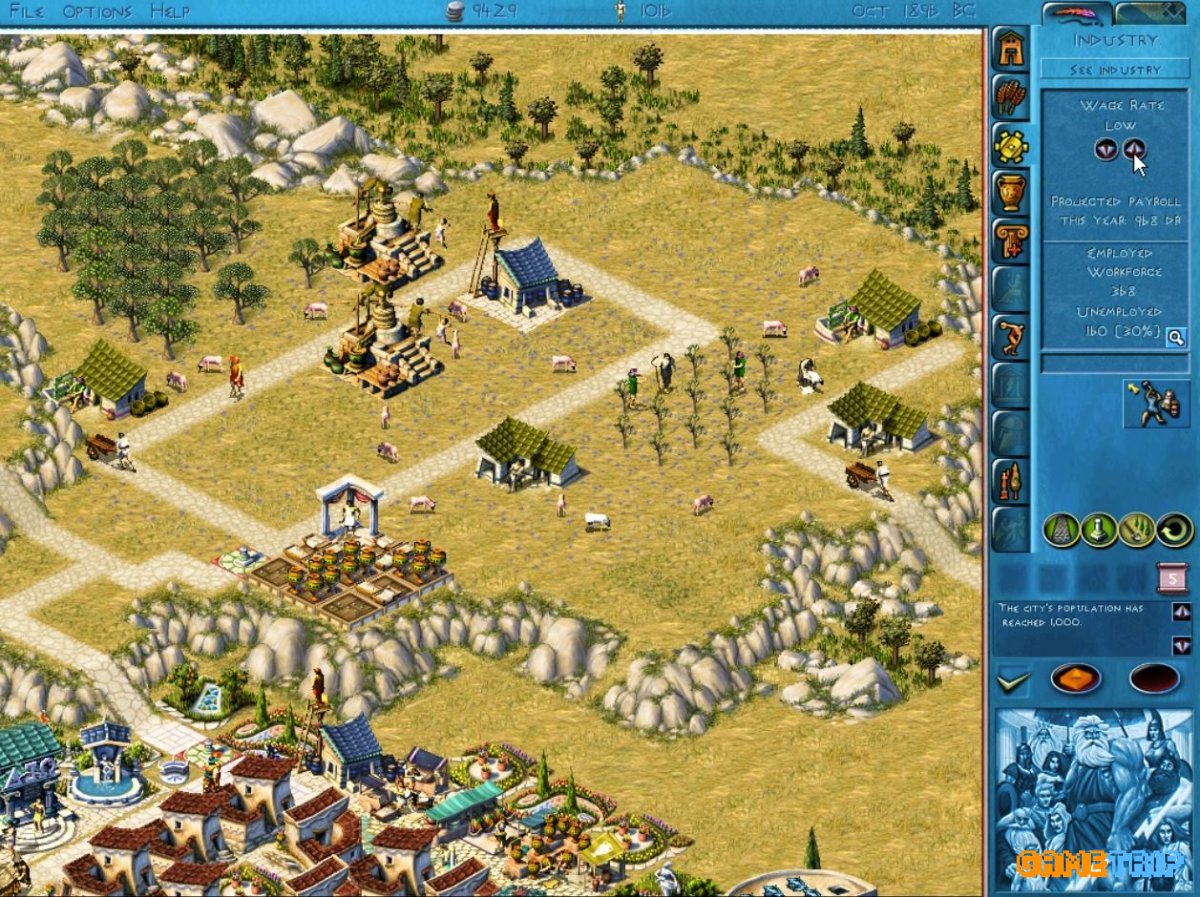Lower the wage rate with down arrow
Screen dimensions: 1200x897
pyautogui.click(x=1105, y=150)
